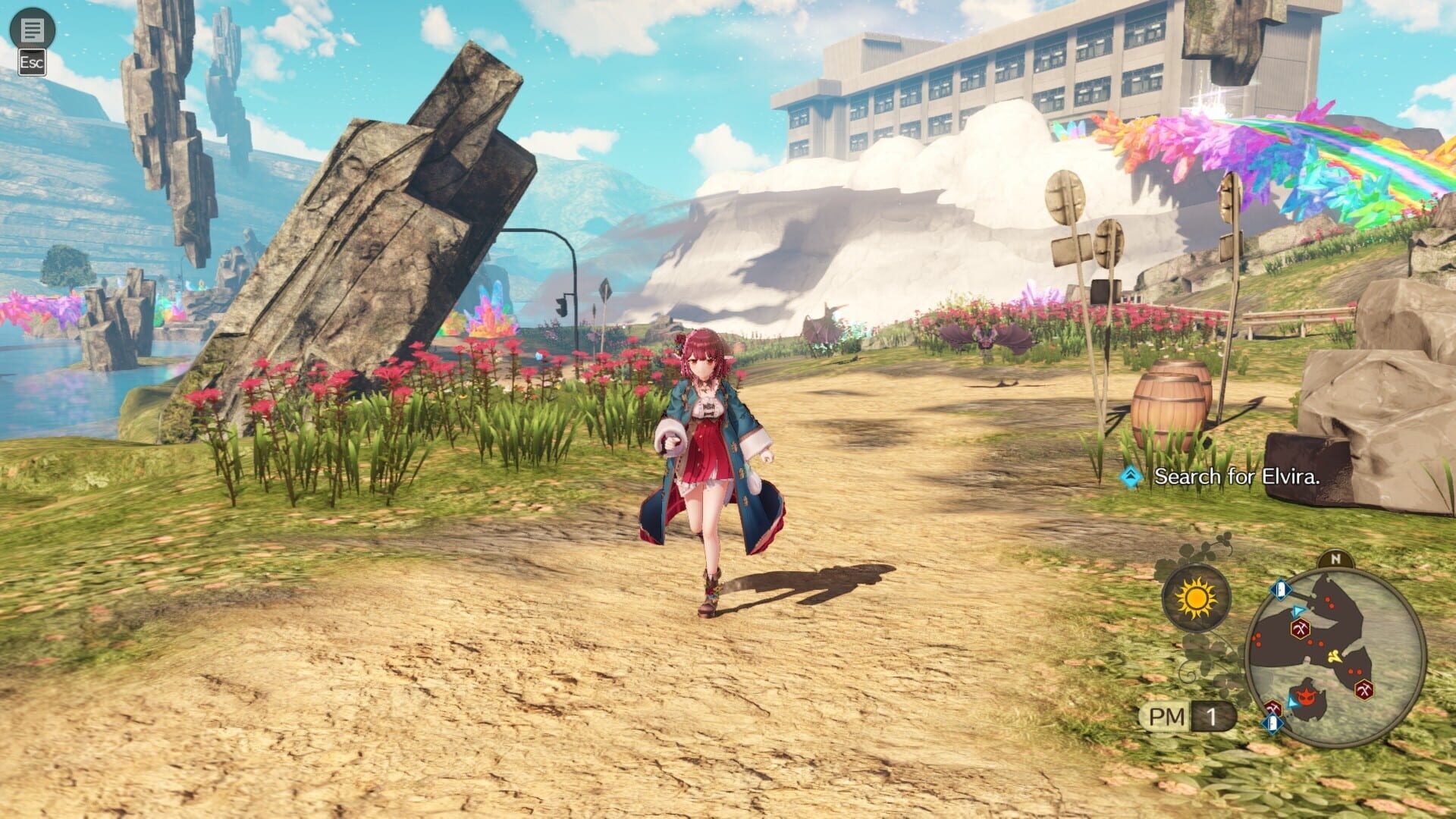
Task: Click the cyan triangle landmark marker on the minimap
Action: point(1297,610)
